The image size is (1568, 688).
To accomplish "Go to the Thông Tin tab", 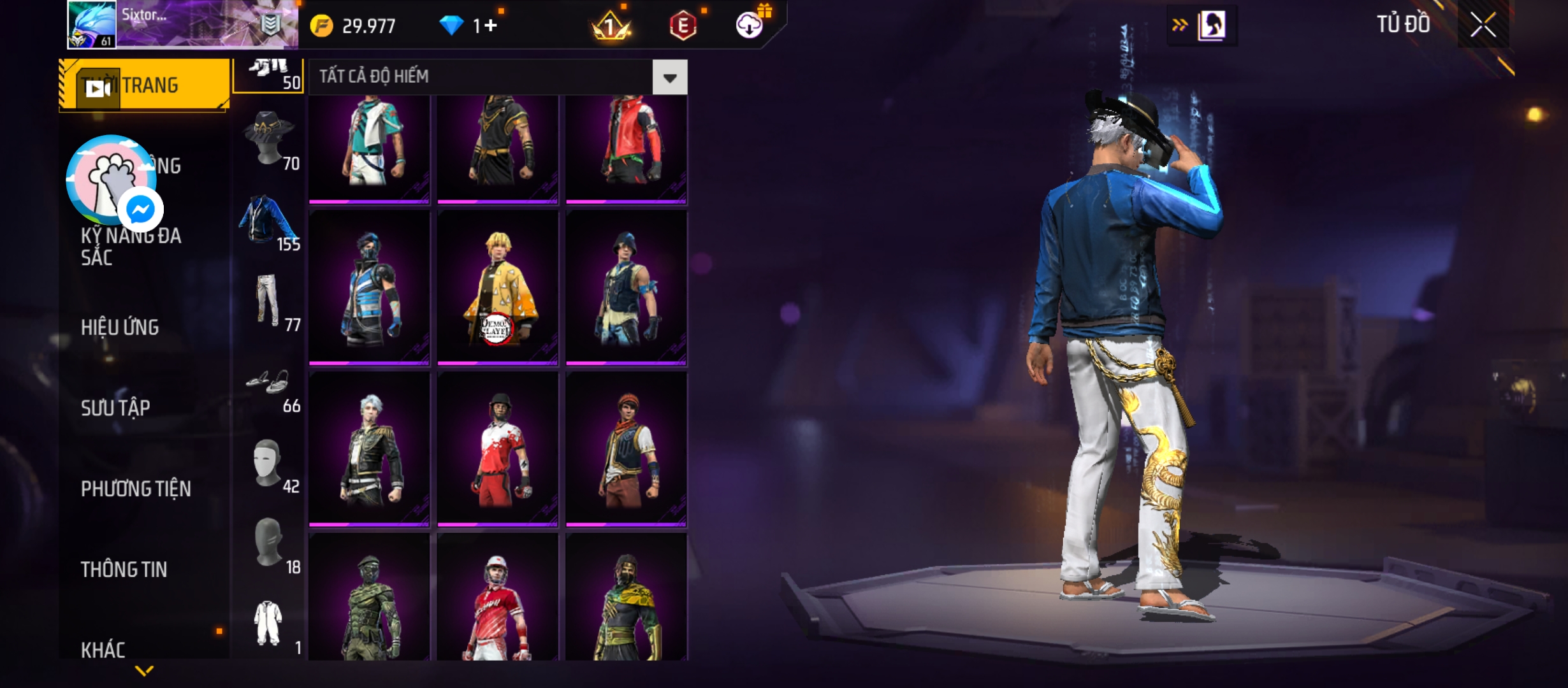I will point(124,570).
